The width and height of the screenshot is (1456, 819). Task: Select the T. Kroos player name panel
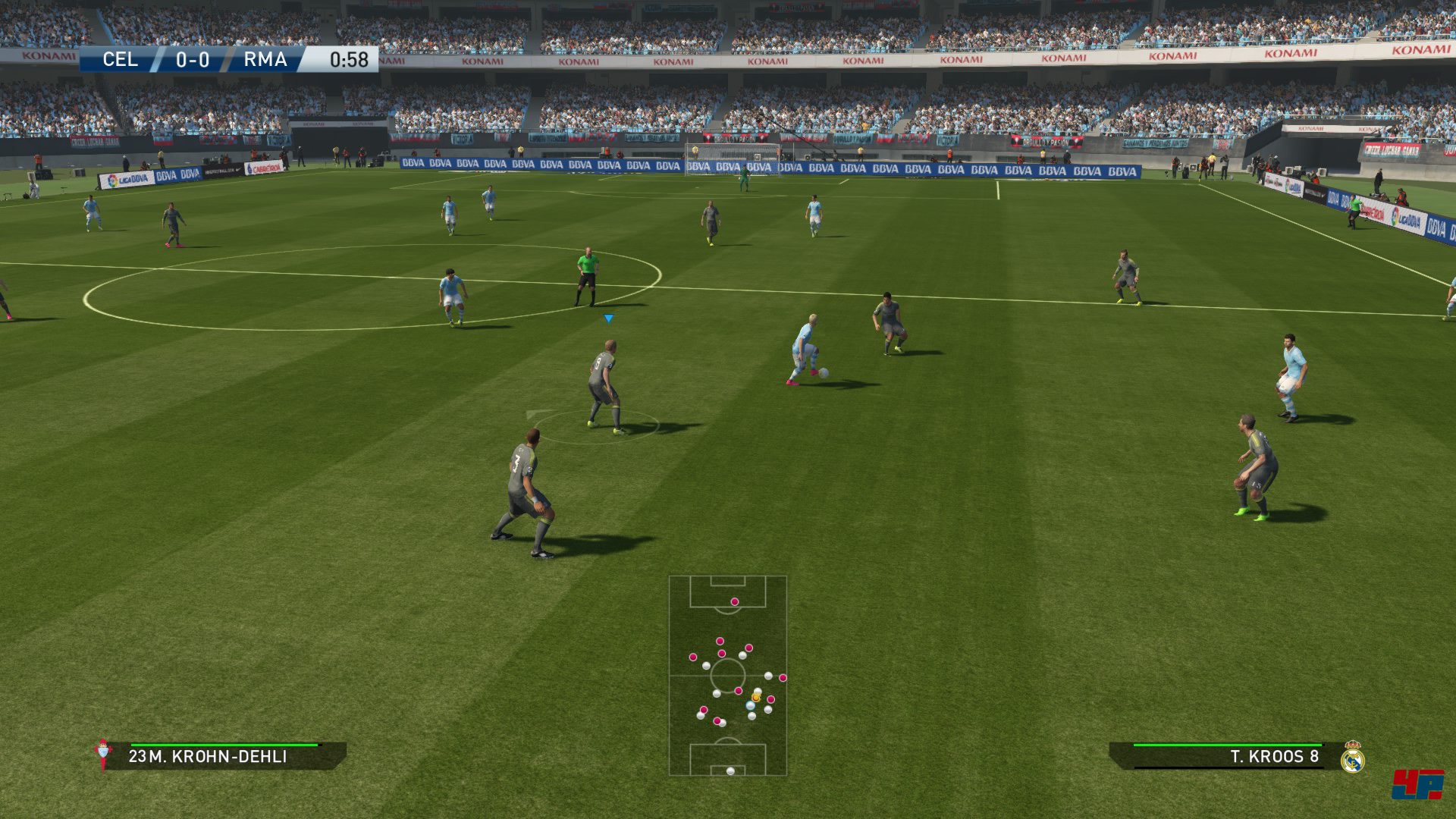(1221, 756)
